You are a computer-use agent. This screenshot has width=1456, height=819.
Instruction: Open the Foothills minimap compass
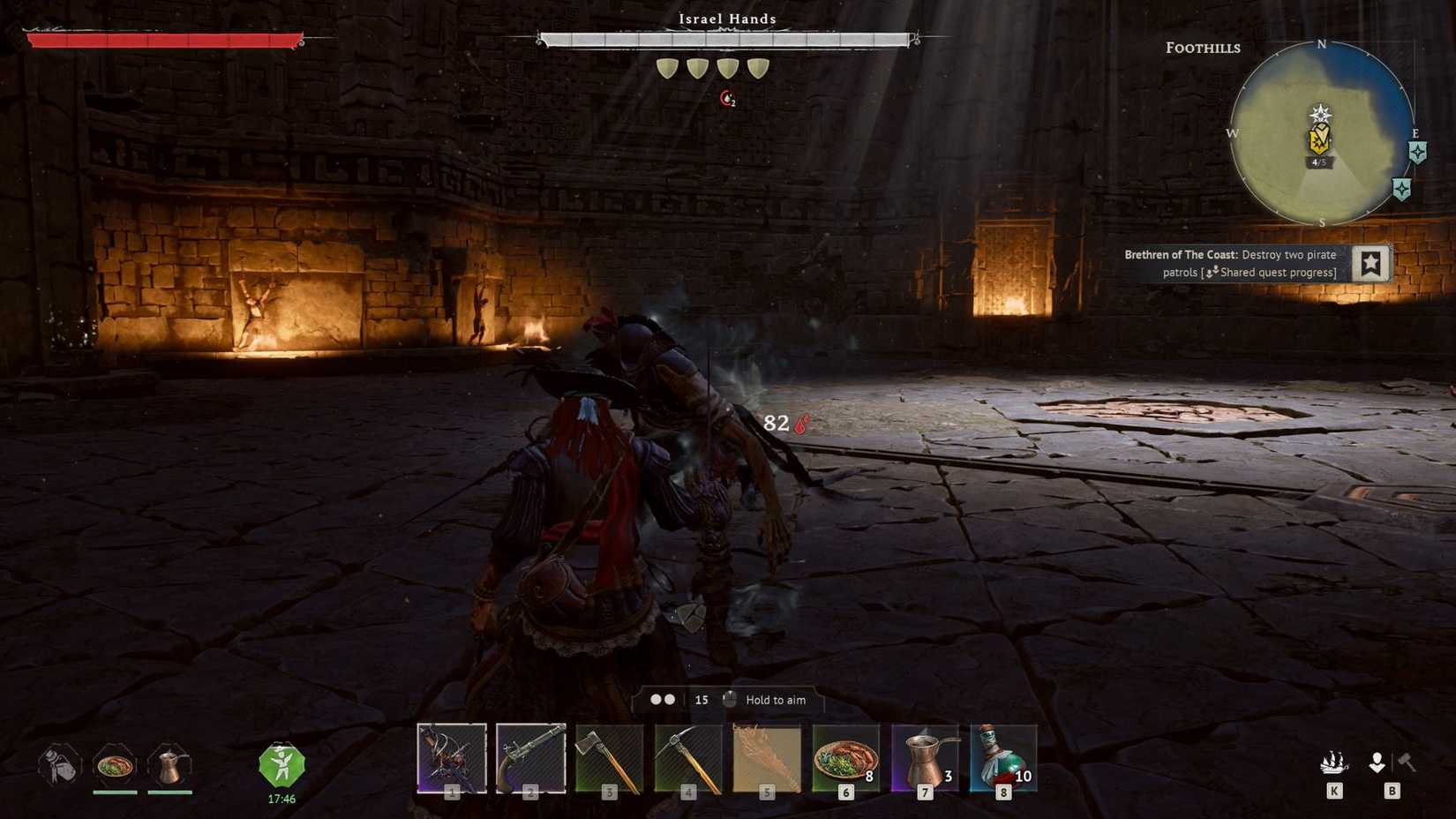click(x=1321, y=132)
